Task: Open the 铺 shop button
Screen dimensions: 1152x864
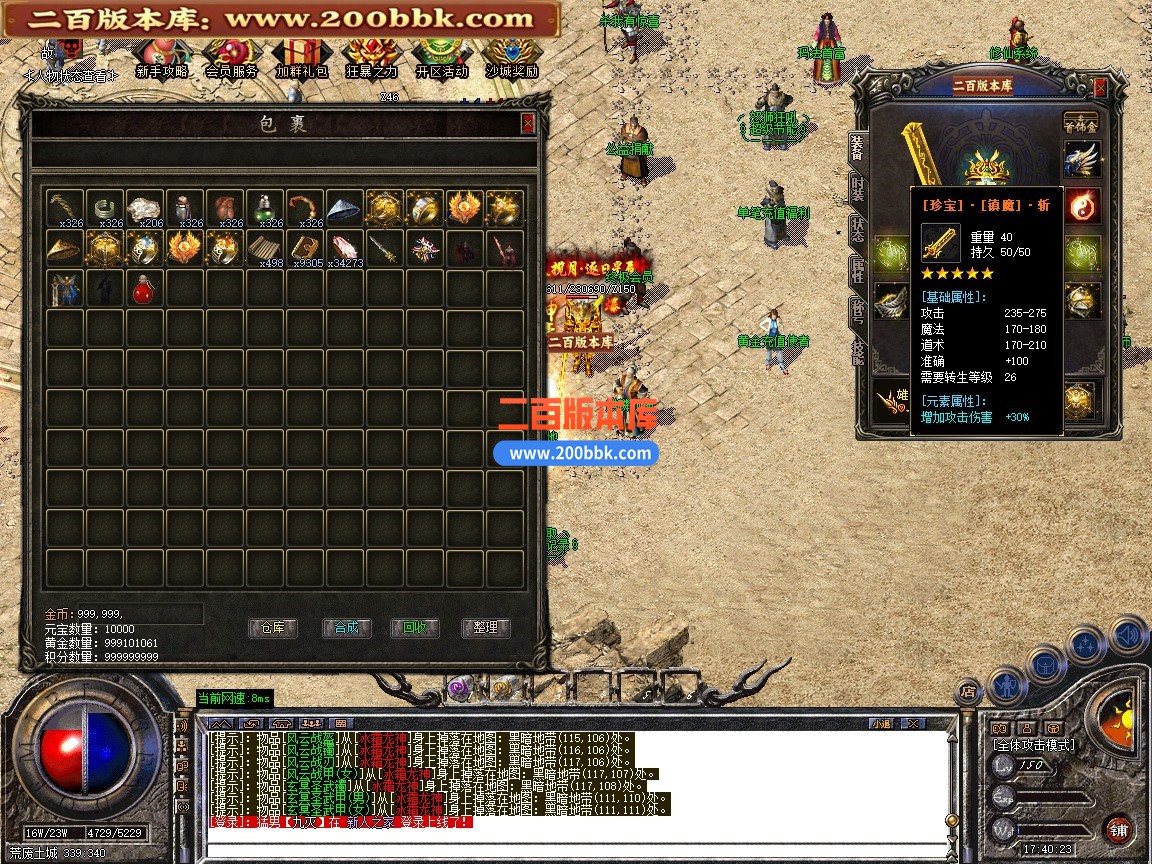Action: coord(1117,829)
